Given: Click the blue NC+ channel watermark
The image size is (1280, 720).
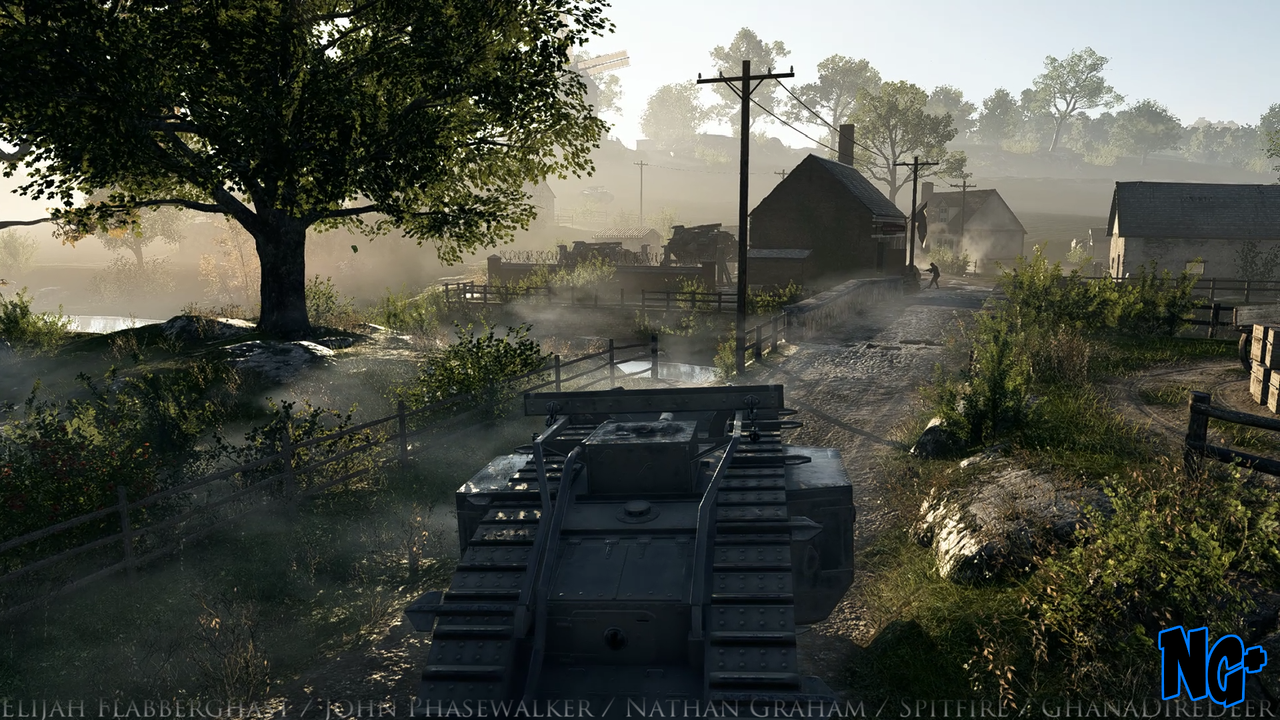Looking at the screenshot, I should [x=1211, y=664].
